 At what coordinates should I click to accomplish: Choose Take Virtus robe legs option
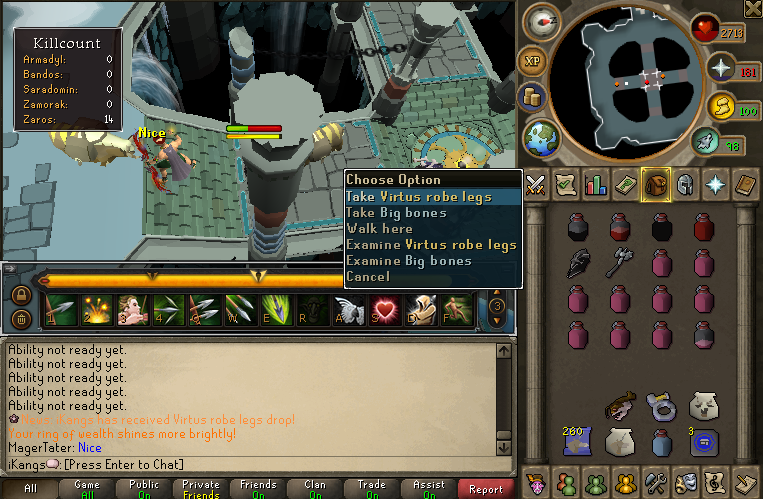[x=419, y=197]
